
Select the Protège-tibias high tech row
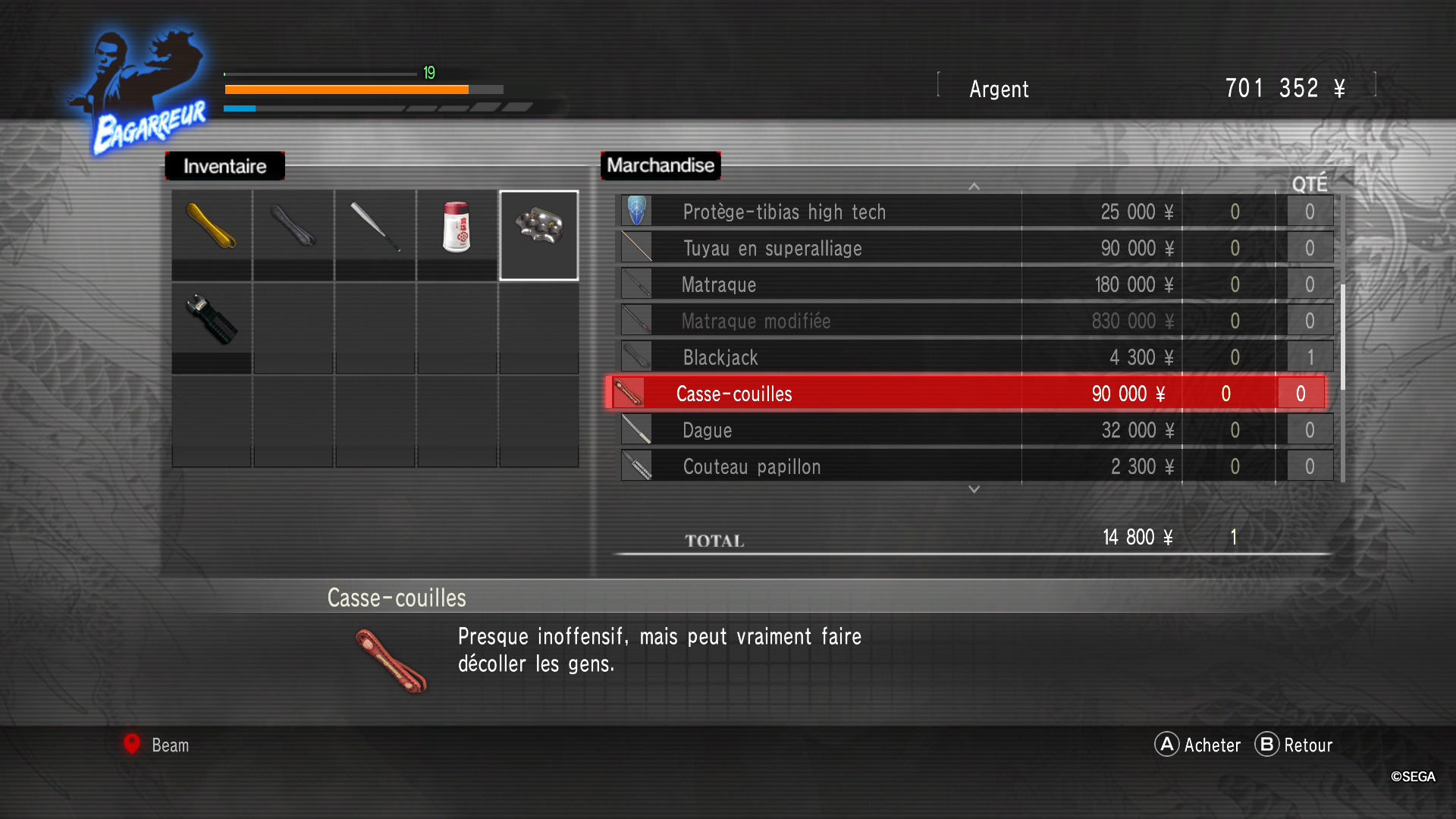point(784,212)
